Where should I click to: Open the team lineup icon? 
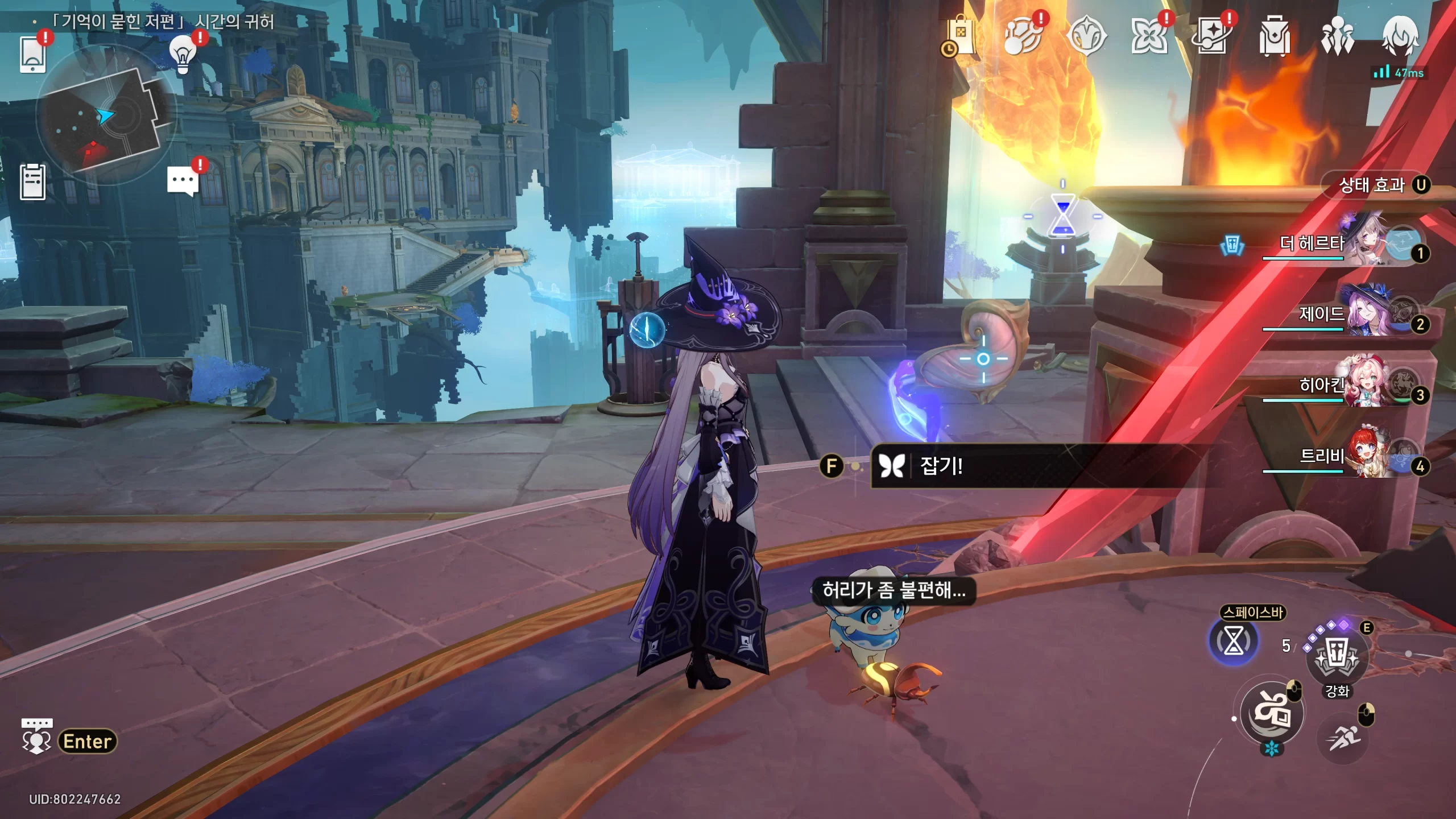pyautogui.click(x=1337, y=36)
